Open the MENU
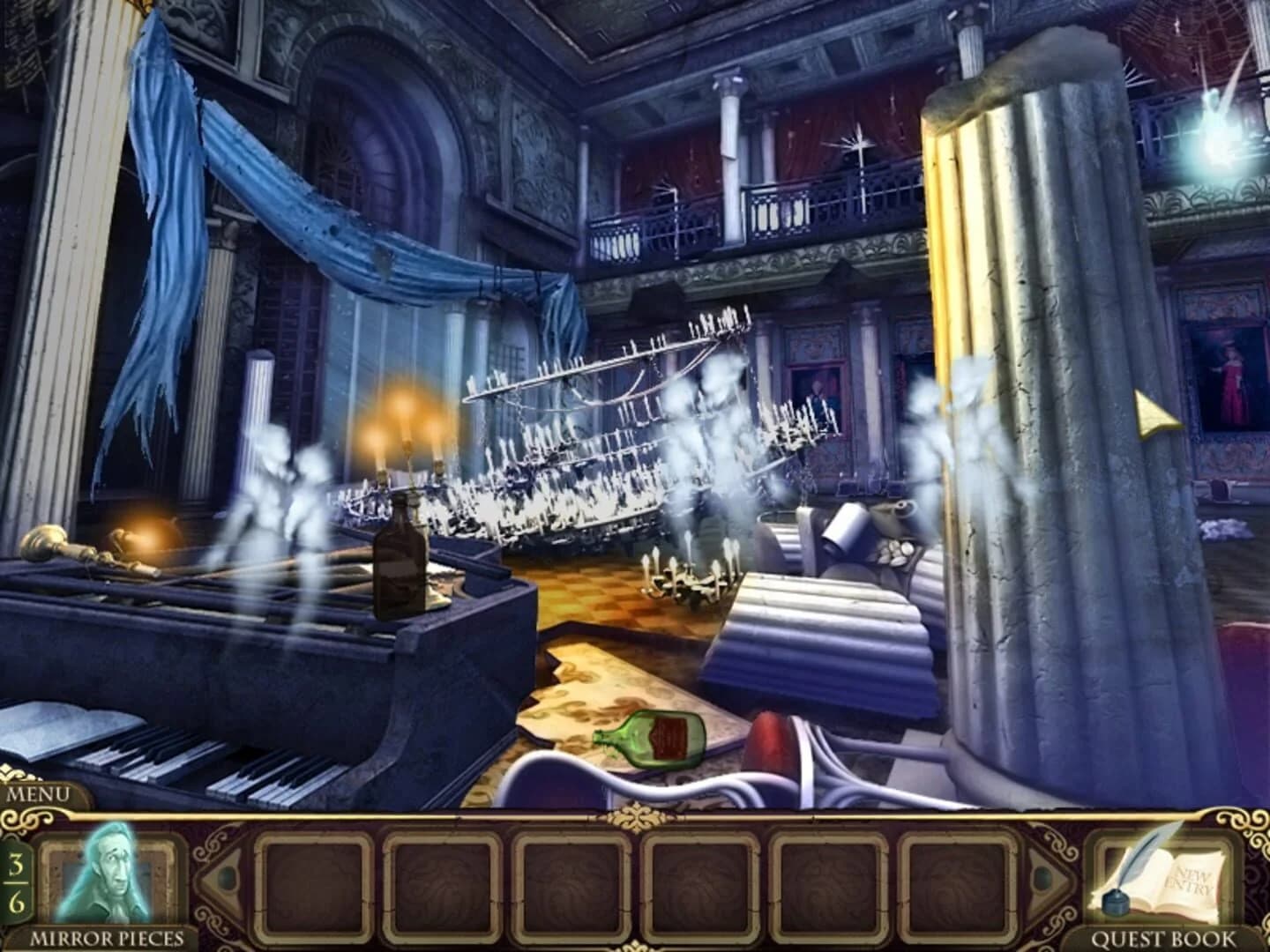The image size is (1270, 952). pos(37,794)
